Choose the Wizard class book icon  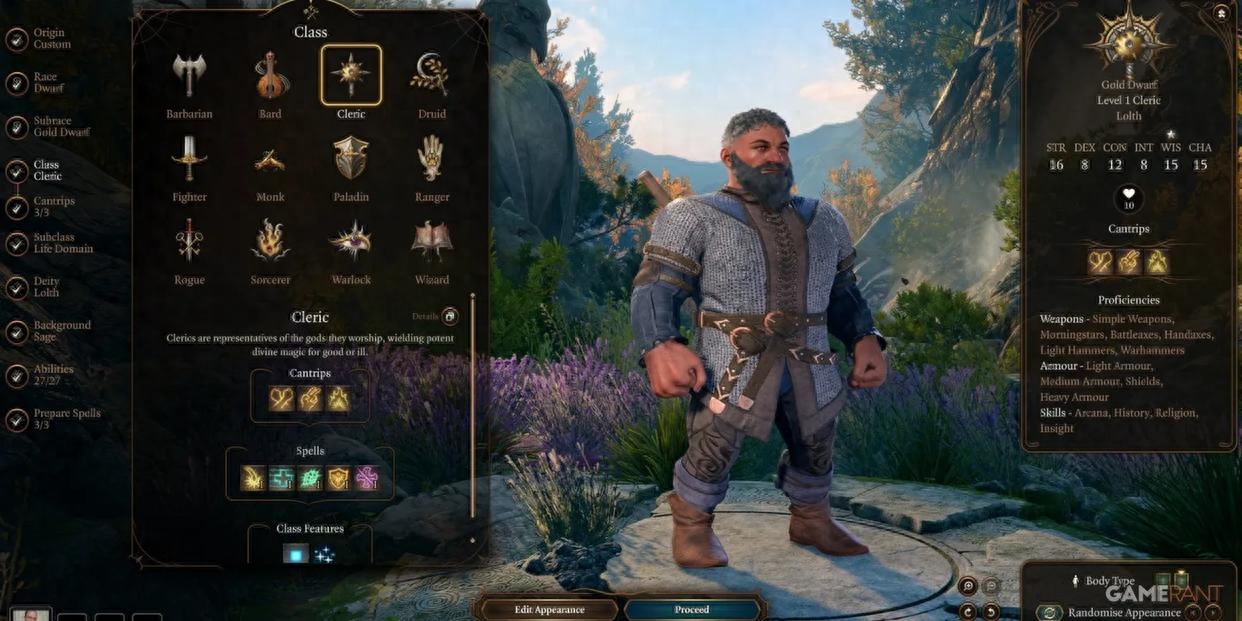tap(432, 243)
